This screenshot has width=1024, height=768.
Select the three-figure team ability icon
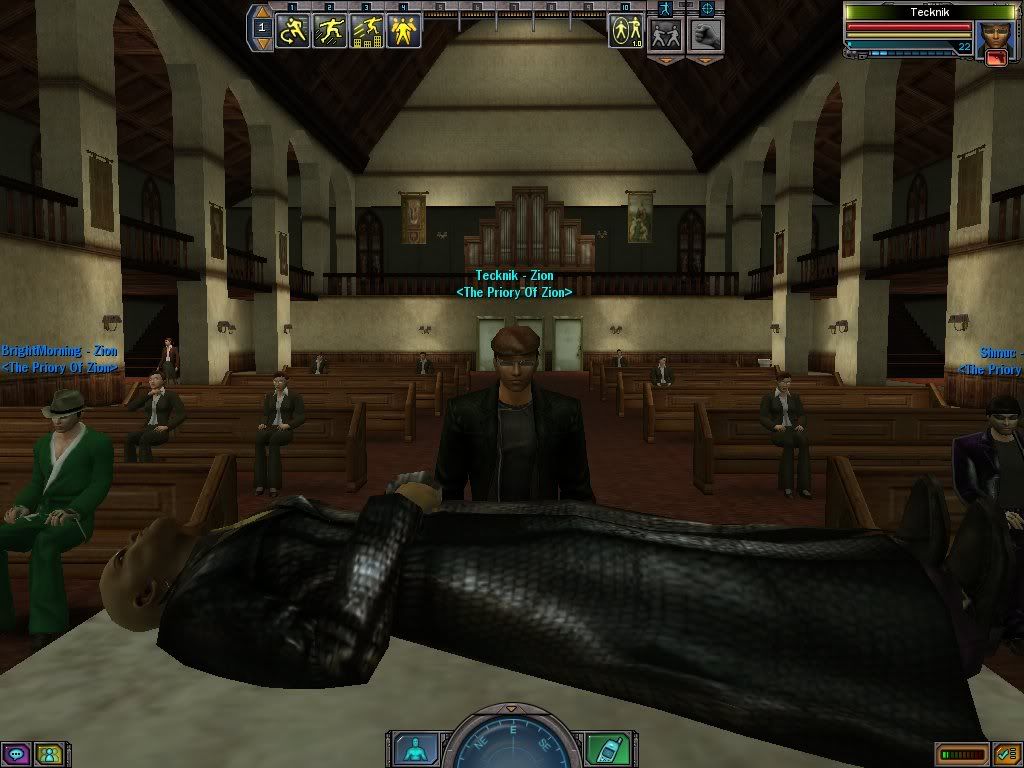(403, 31)
